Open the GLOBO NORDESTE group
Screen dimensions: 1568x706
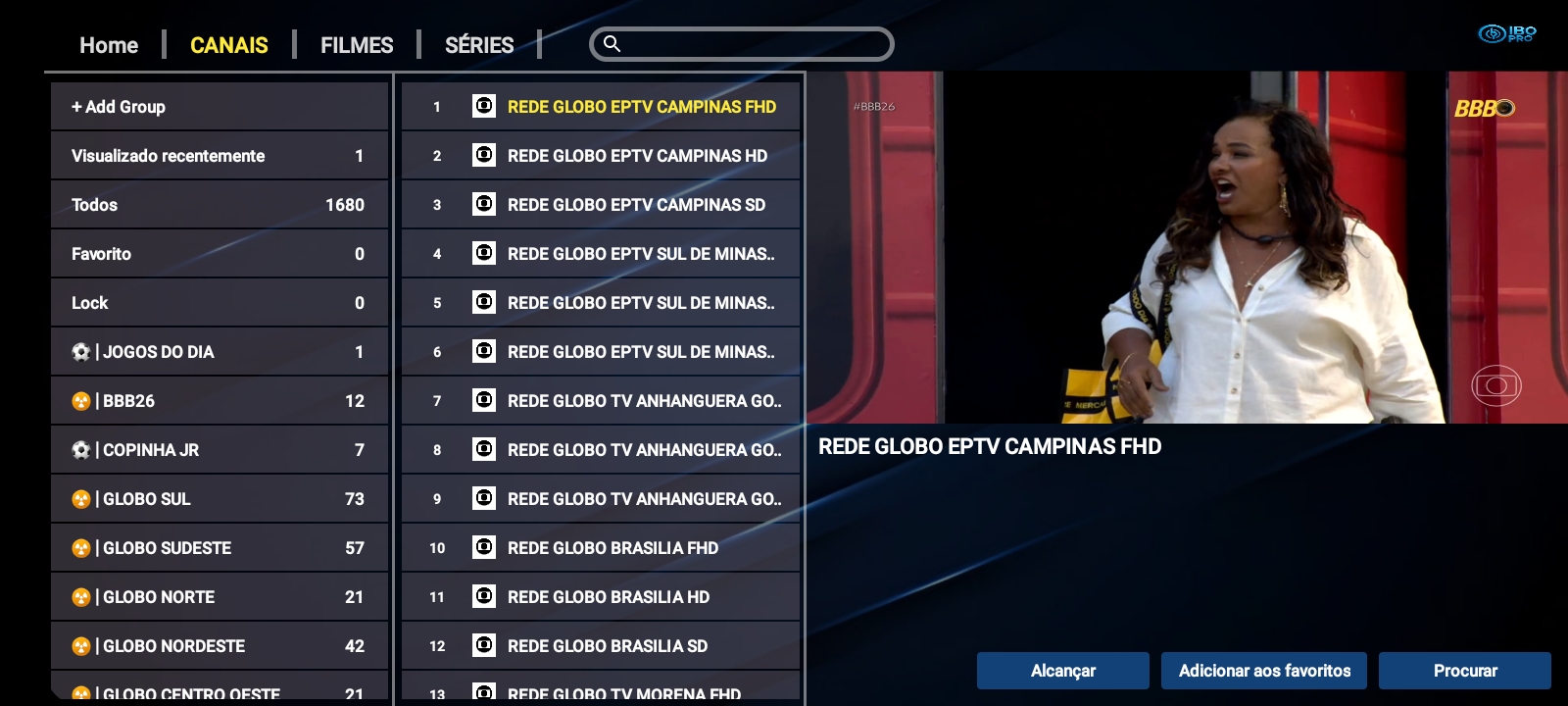[x=220, y=645]
